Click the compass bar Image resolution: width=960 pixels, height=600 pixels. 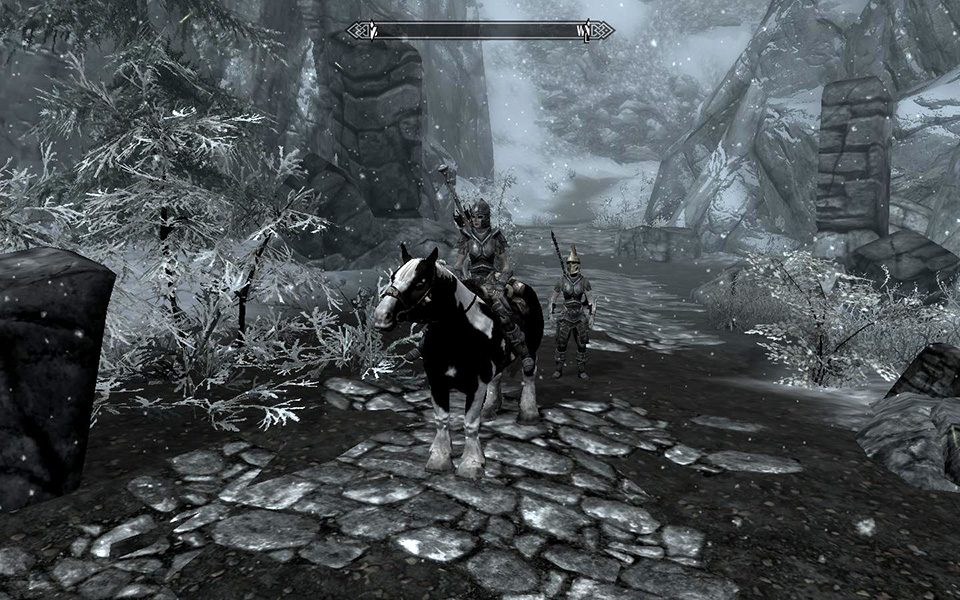(480, 31)
